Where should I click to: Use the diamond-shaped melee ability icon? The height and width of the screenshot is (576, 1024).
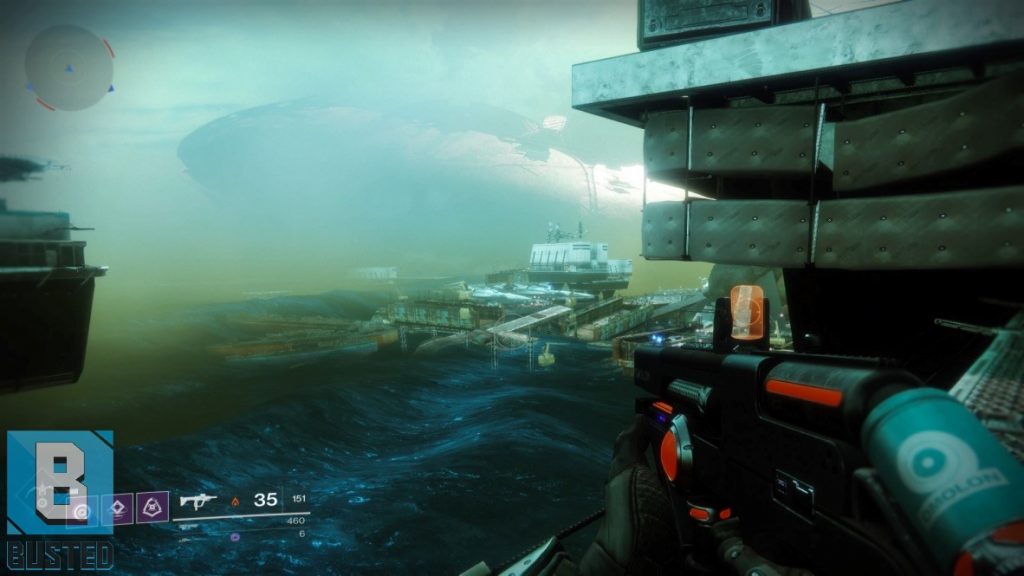point(119,508)
